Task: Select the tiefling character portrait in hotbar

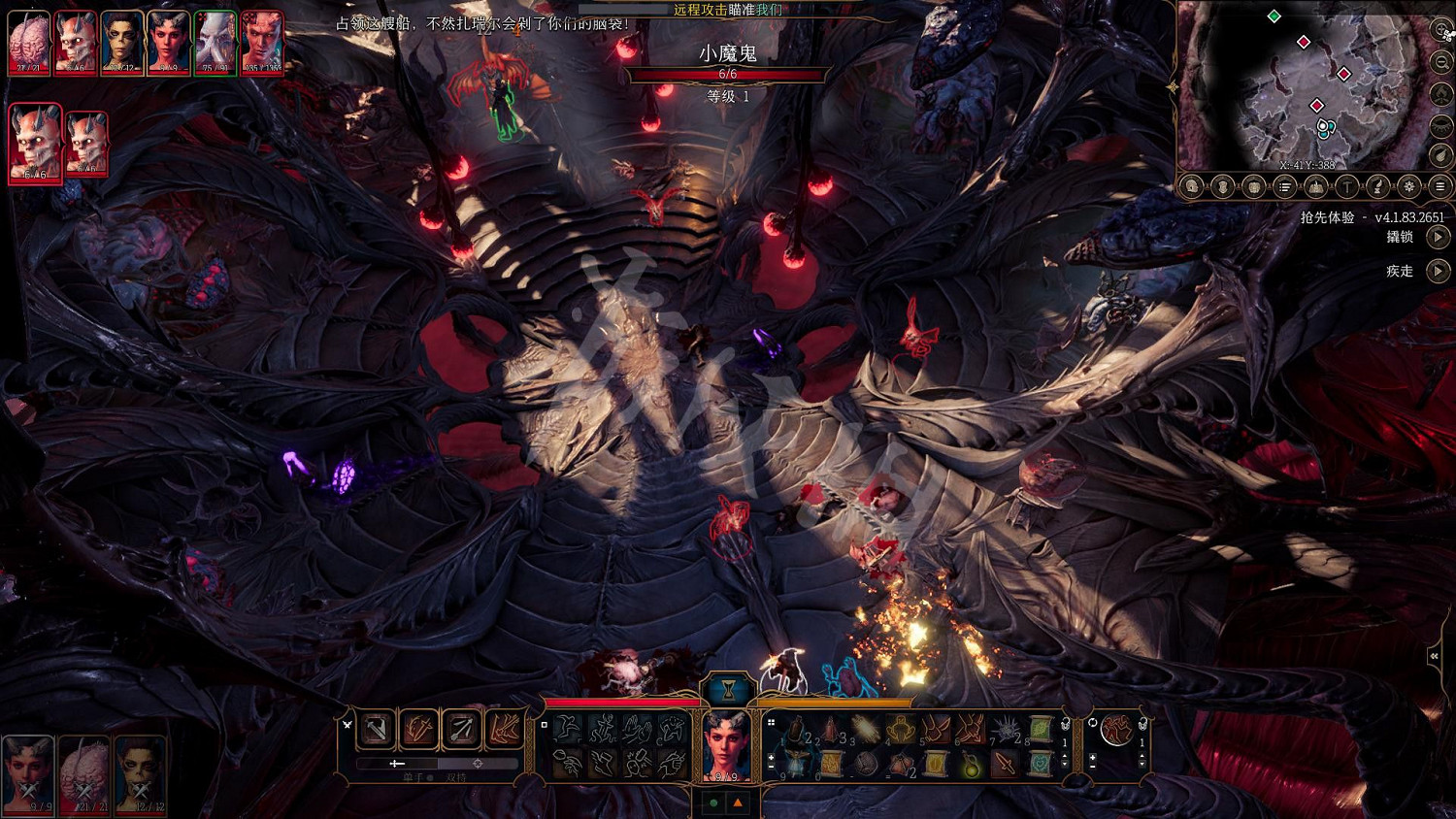Action: 727,745
